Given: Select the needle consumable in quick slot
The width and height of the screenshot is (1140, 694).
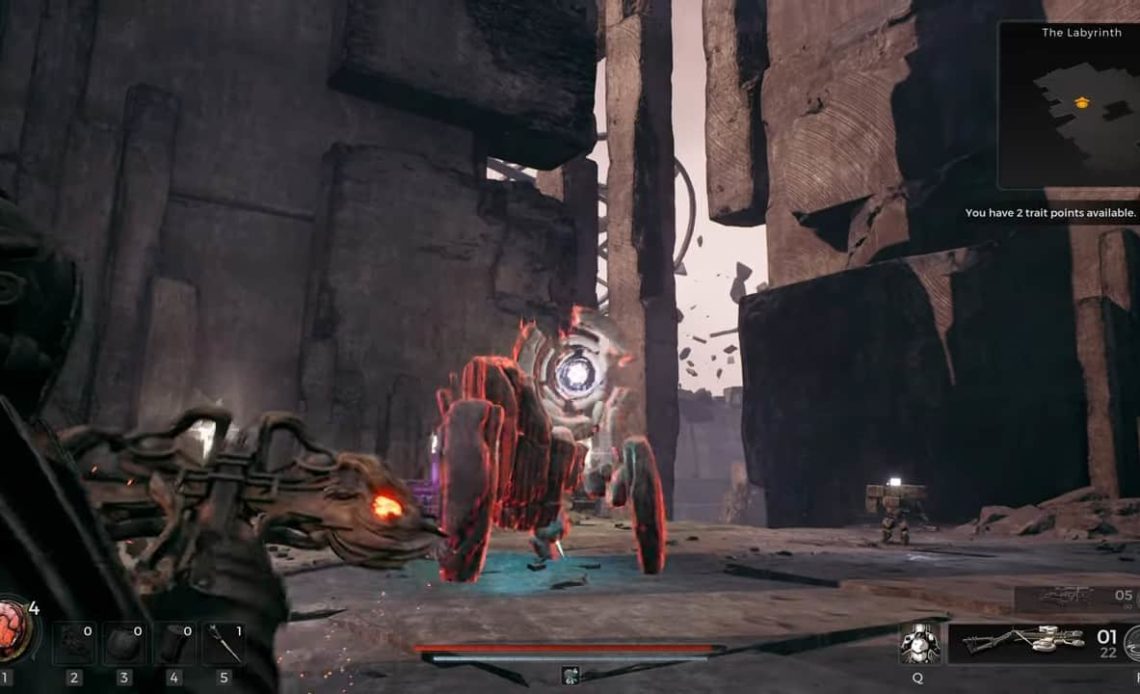Looking at the screenshot, I should click(221, 643).
